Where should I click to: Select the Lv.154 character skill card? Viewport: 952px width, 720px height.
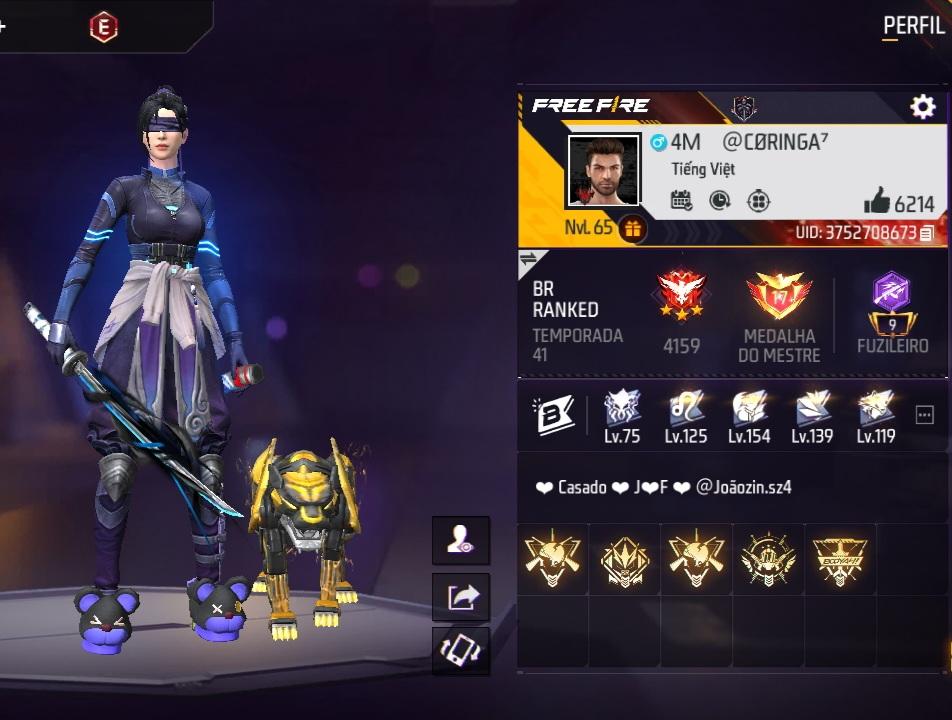point(749,416)
